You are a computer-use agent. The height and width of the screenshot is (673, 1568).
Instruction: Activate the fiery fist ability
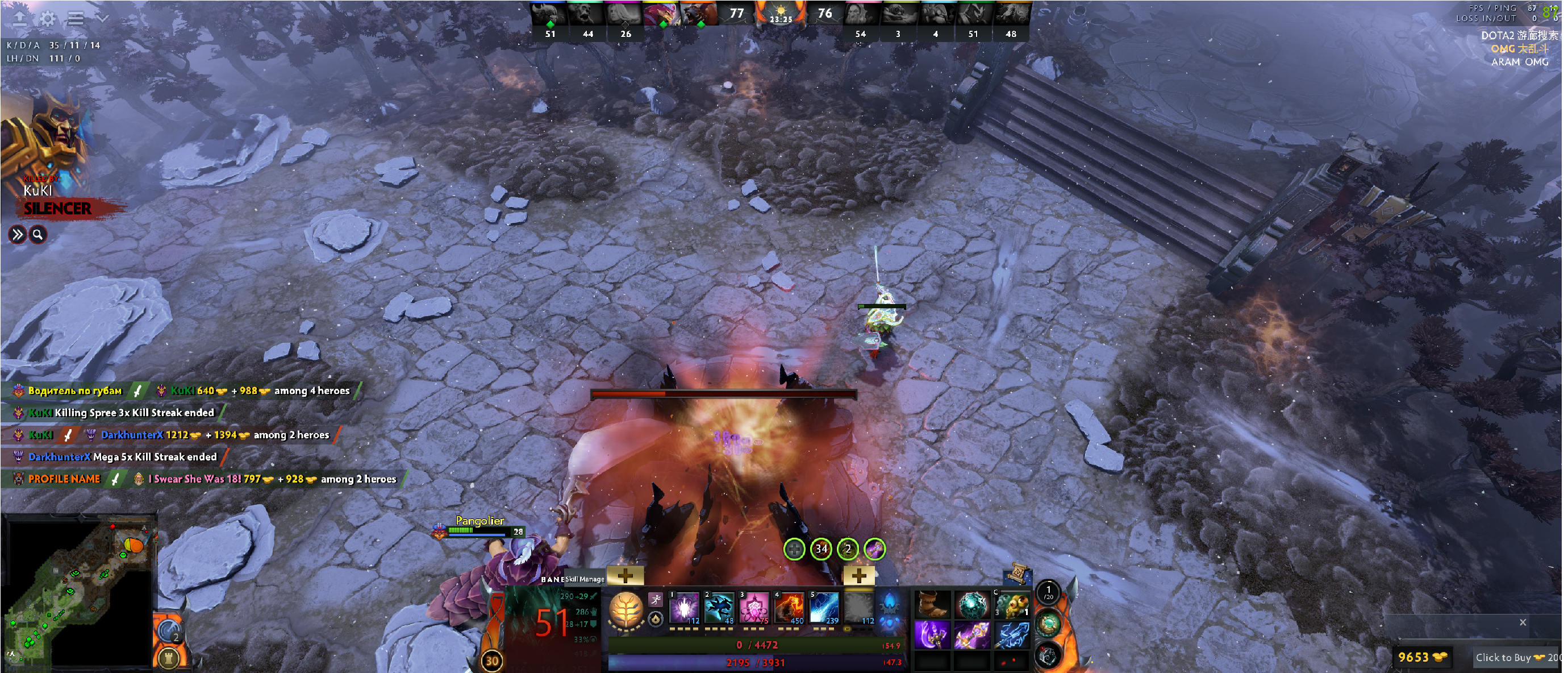[790, 608]
